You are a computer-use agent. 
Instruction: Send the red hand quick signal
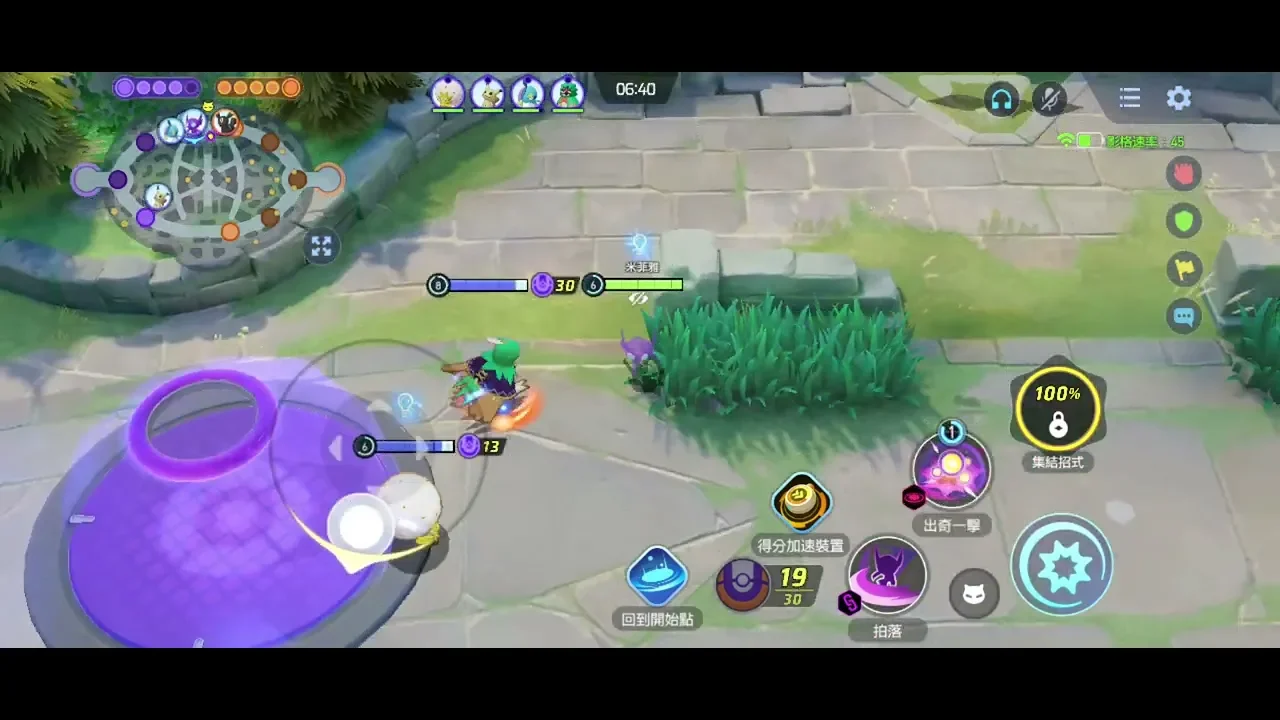pos(1184,174)
